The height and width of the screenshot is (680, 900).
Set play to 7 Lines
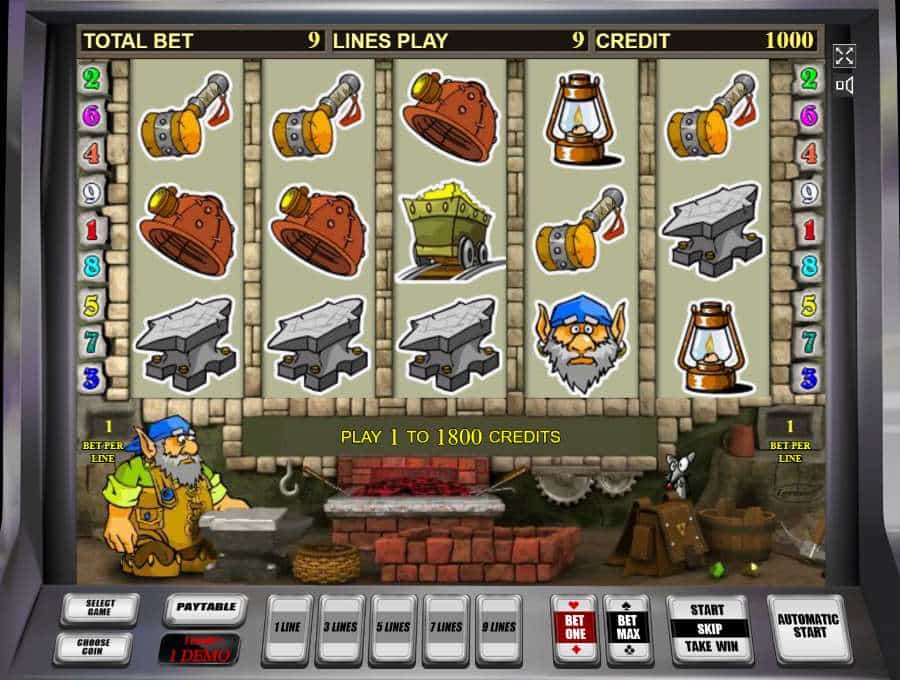click(445, 629)
